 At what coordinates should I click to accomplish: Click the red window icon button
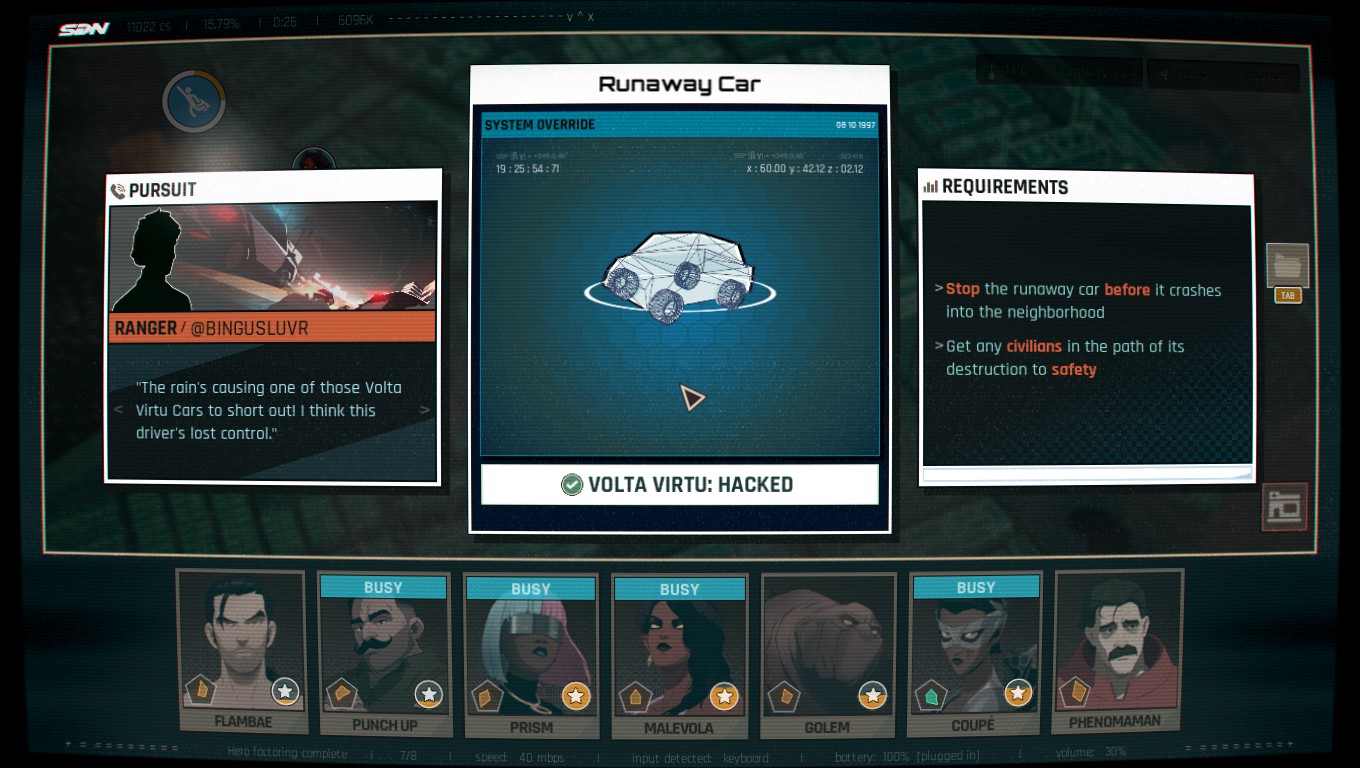(1285, 507)
